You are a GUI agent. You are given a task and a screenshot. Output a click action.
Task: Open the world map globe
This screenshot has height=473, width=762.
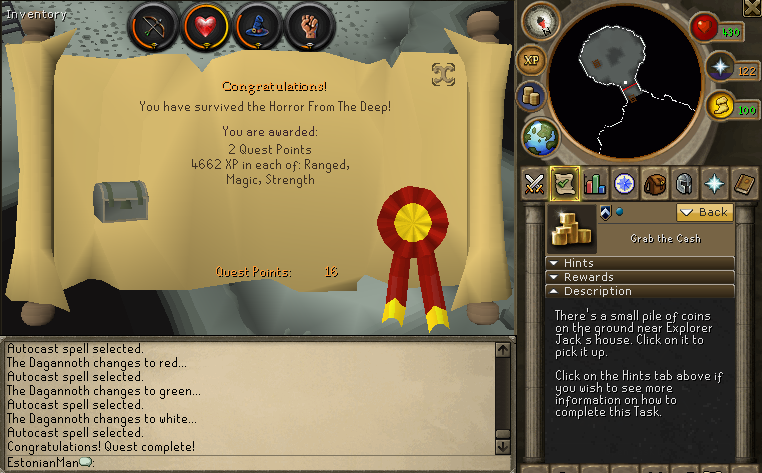click(x=541, y=136)
